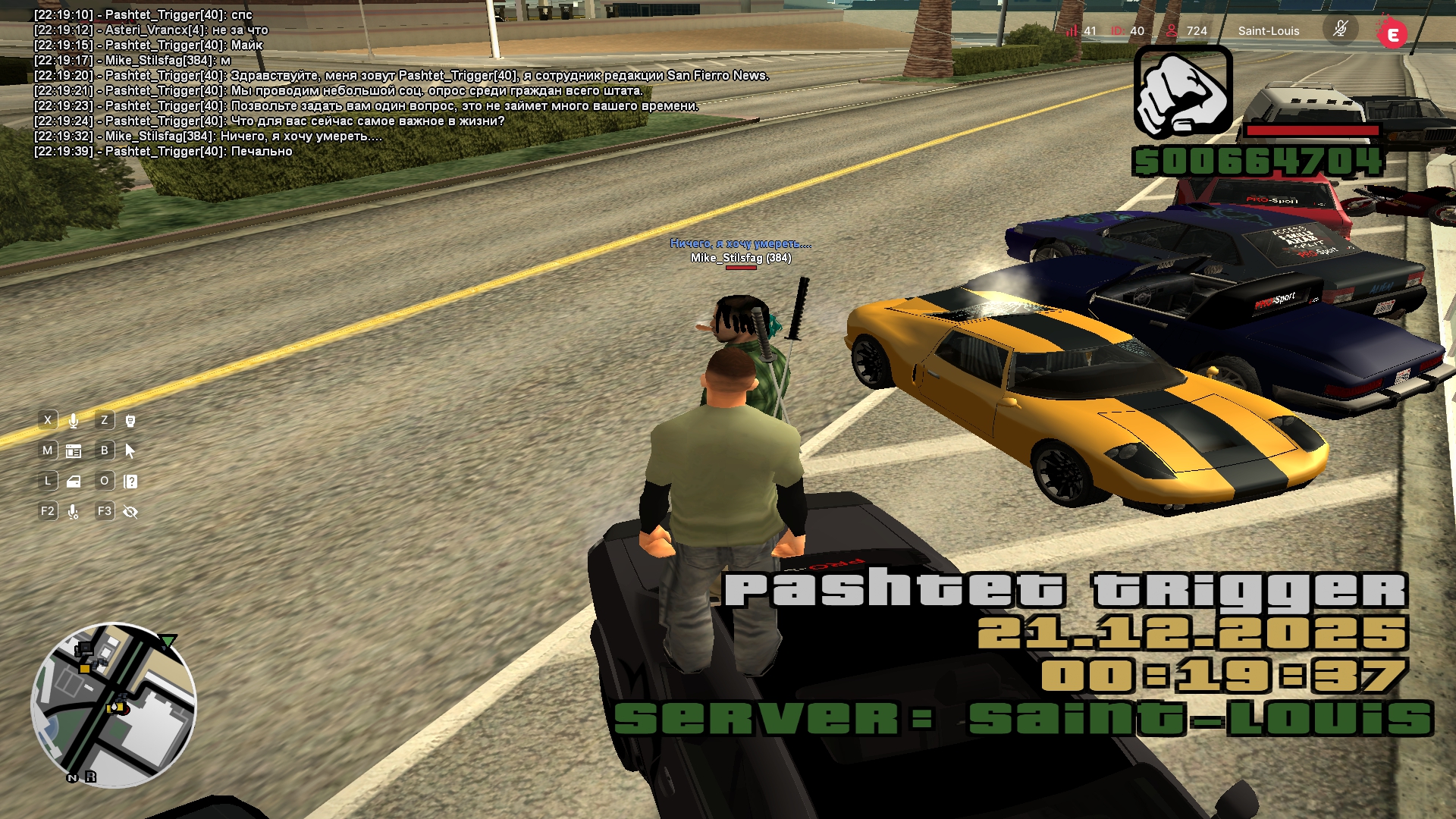
Task: Open the circular minimap radar
Action: (x=114, y=704)
